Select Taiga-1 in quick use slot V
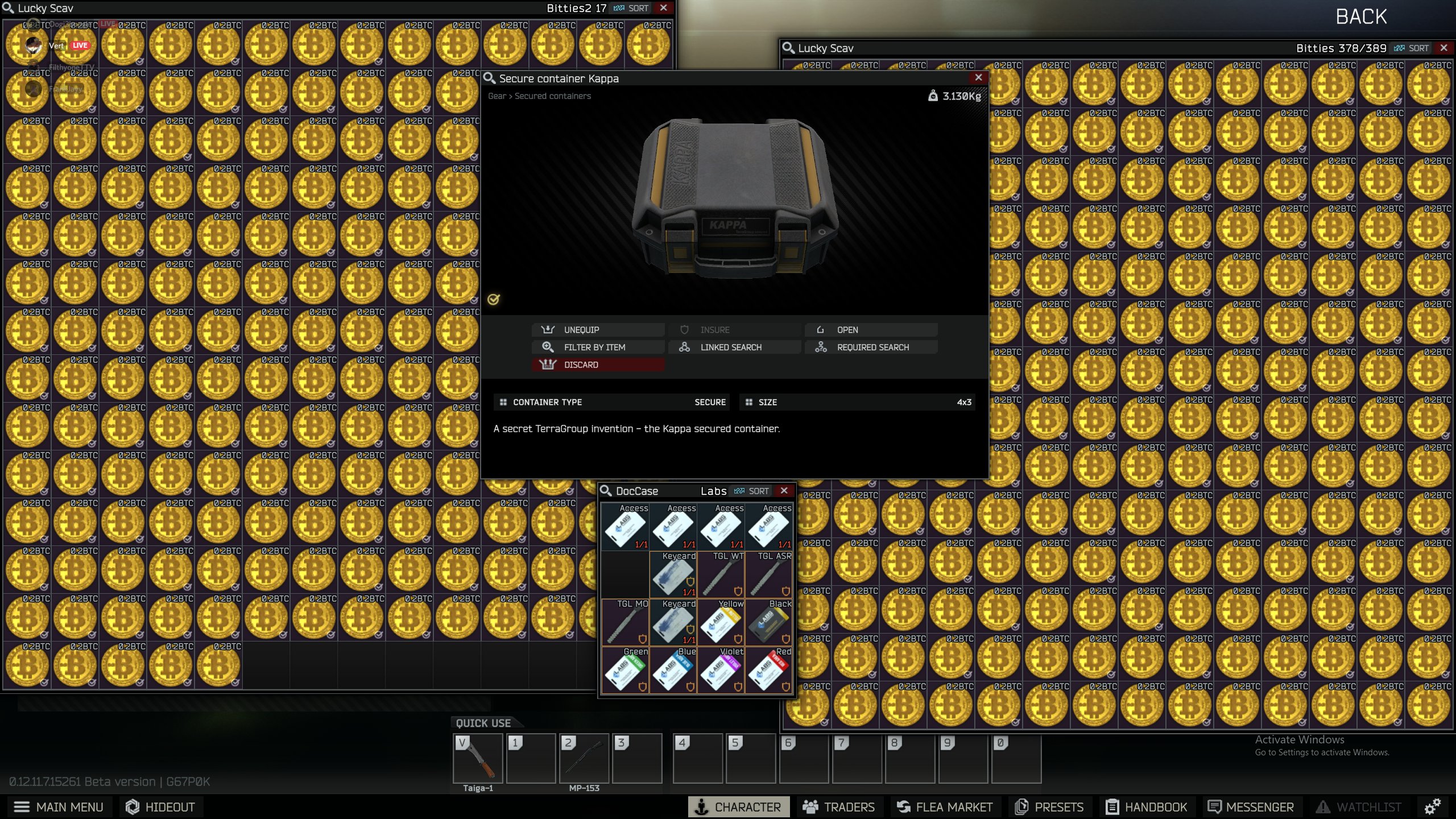 click(x=478, y=758)
